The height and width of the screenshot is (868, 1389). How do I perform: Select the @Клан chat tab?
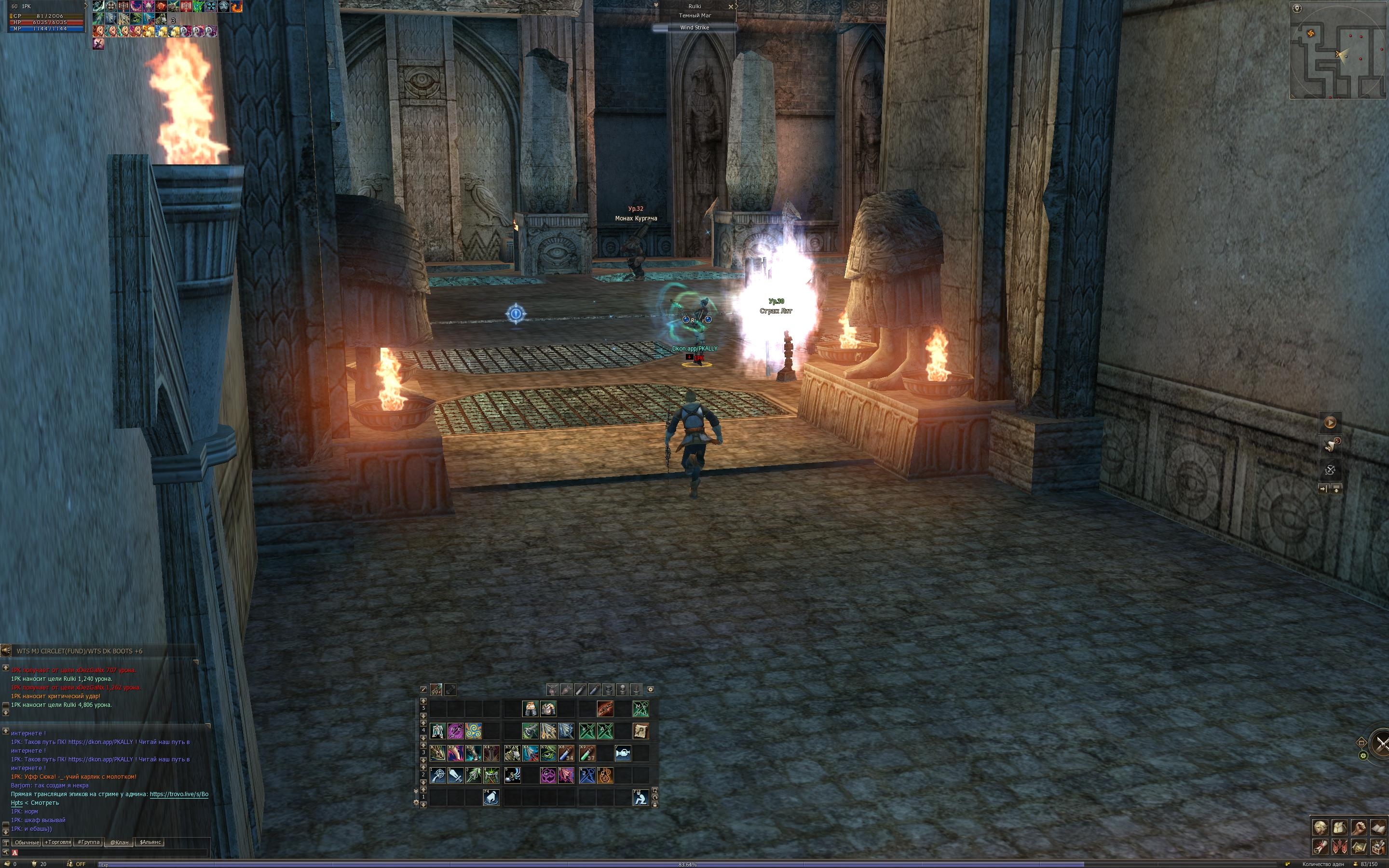(120, 842)
